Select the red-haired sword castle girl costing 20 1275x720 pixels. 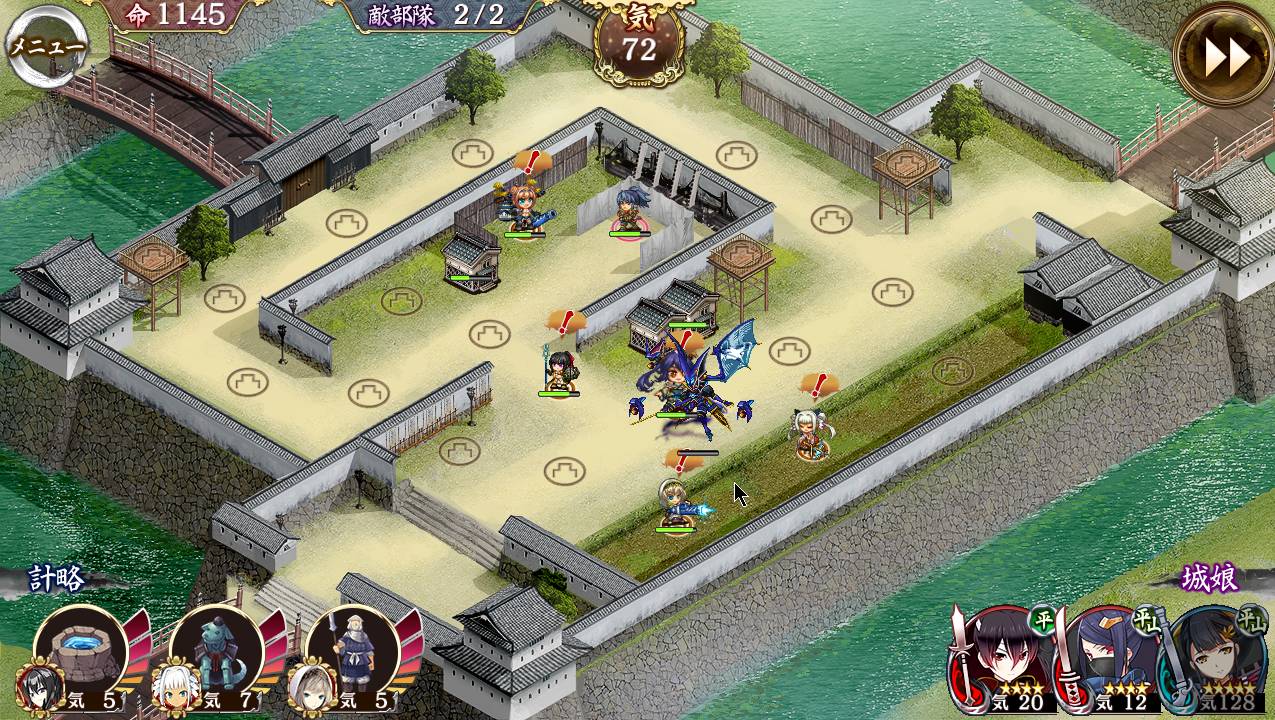point(1002,660)
